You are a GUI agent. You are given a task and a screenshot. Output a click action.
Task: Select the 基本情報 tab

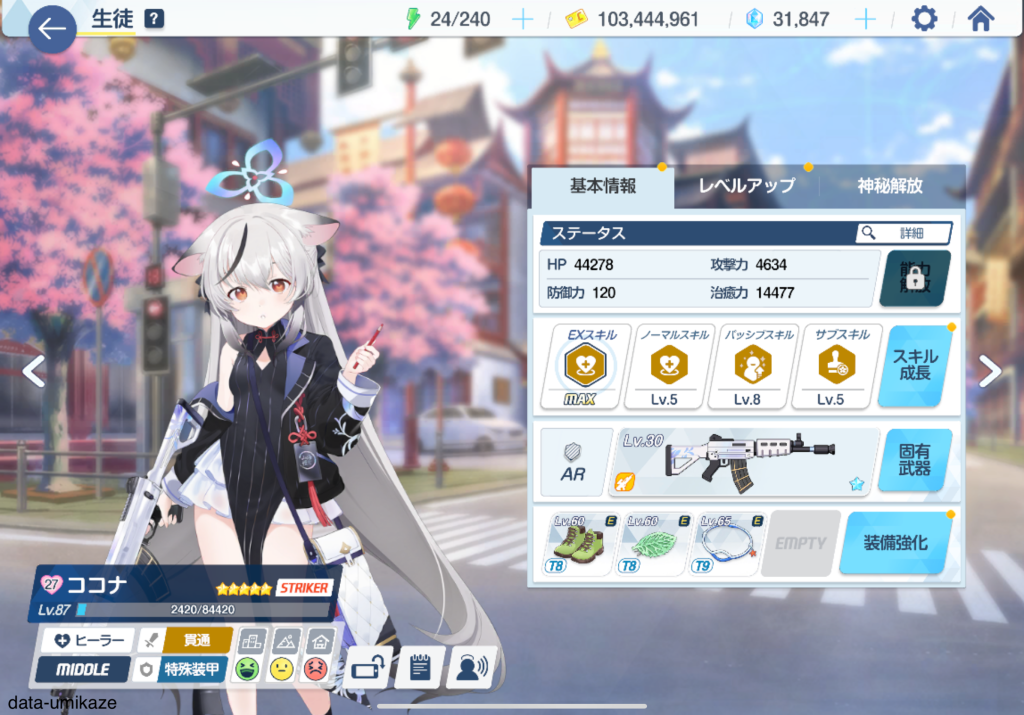point(603,186)
